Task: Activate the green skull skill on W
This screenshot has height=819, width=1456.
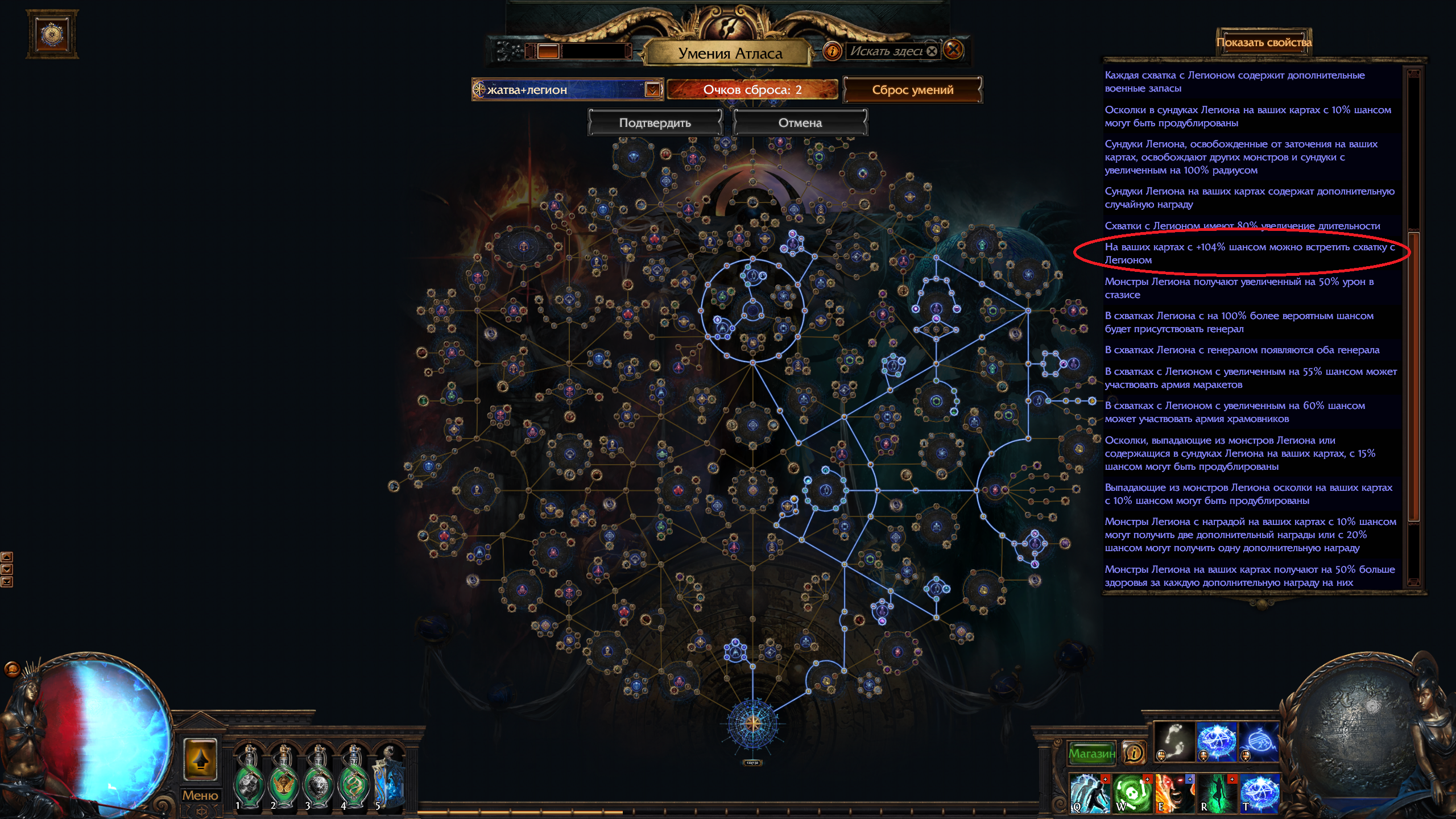Action: coord(1132,792)
